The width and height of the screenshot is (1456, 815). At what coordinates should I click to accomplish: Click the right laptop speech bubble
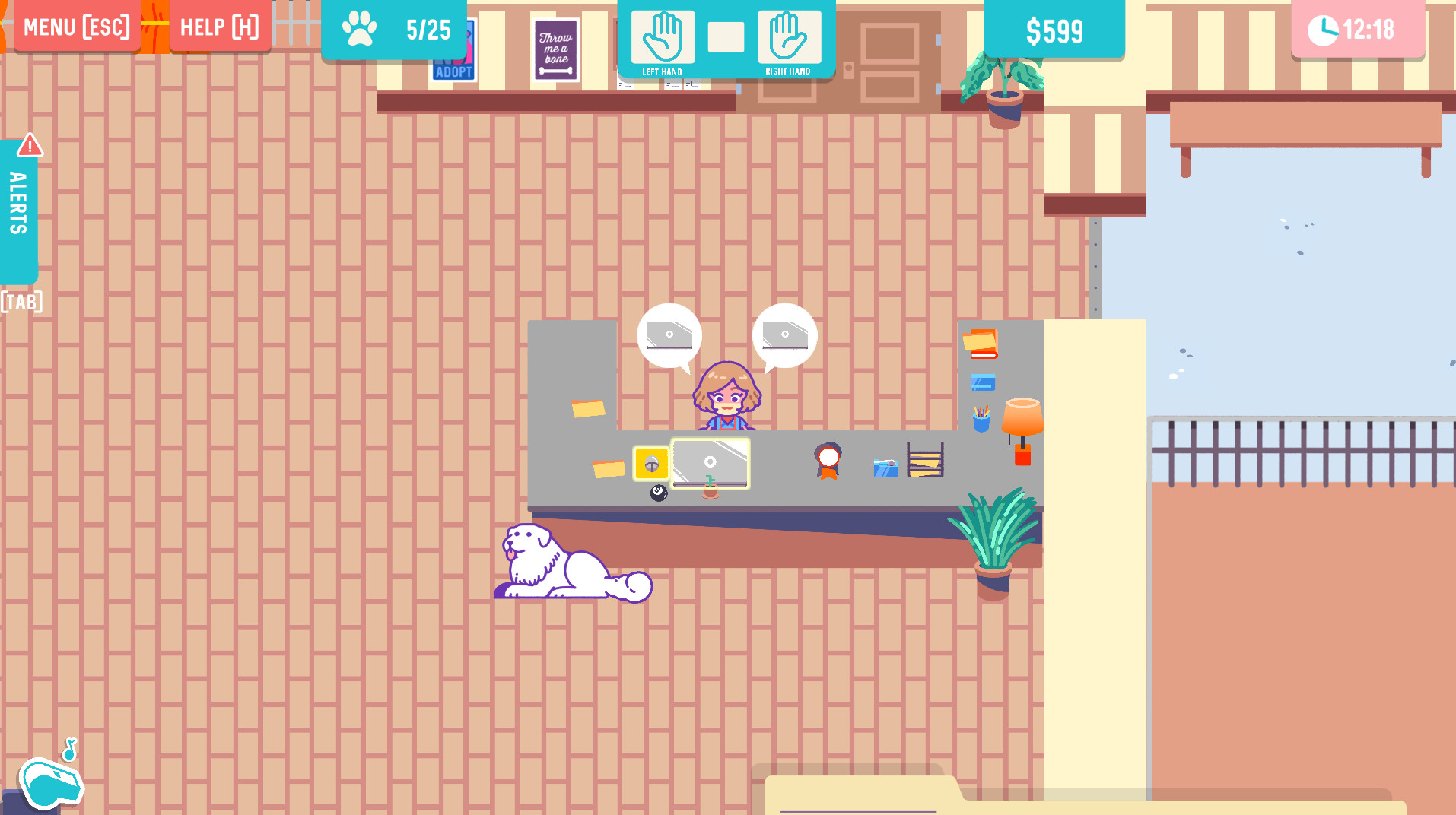click(784, 335)
